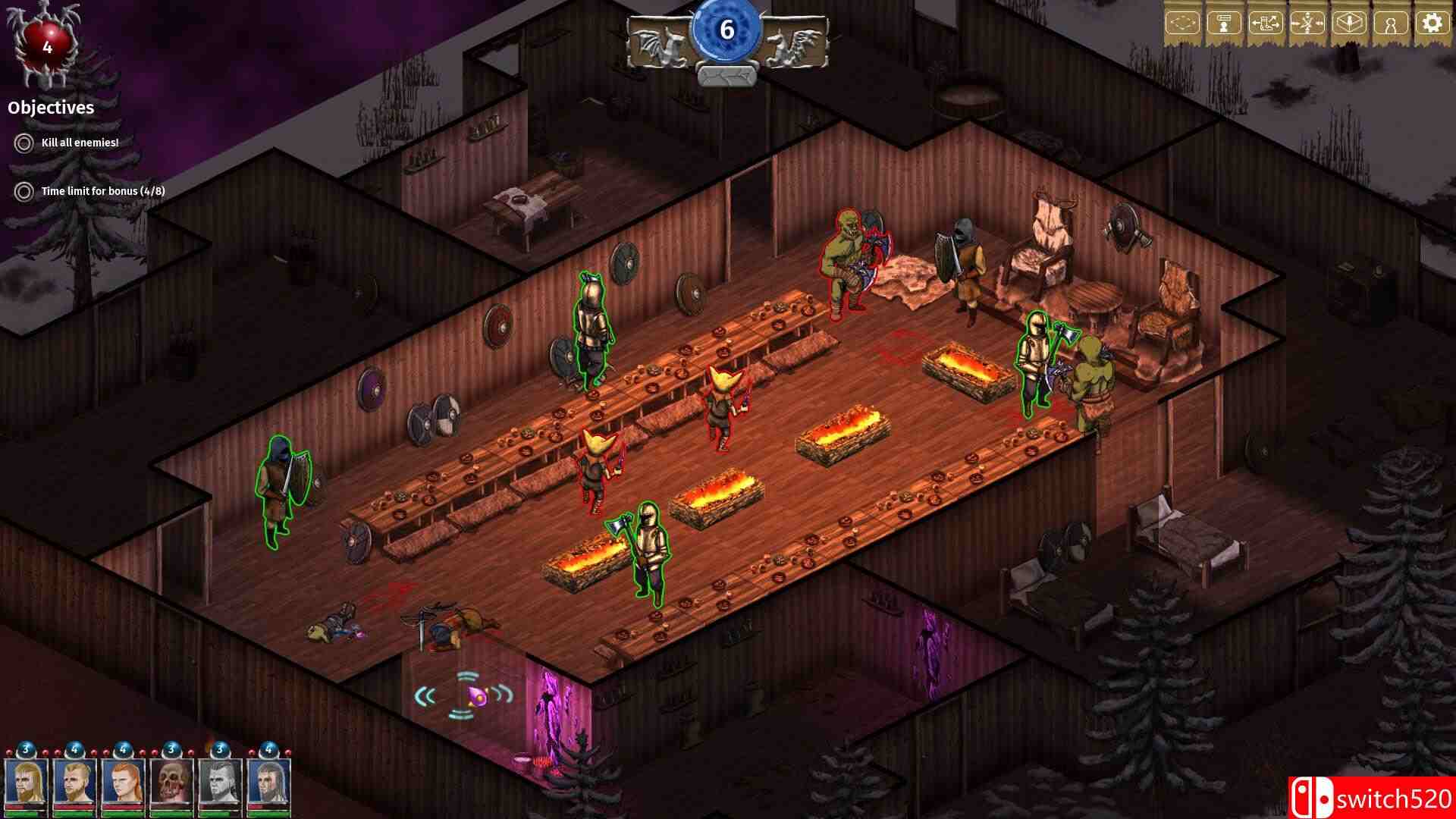The image size is (1456, 819).
Task: Click the dashed diamond tile banner icon
Action: tap(1182, 24)
